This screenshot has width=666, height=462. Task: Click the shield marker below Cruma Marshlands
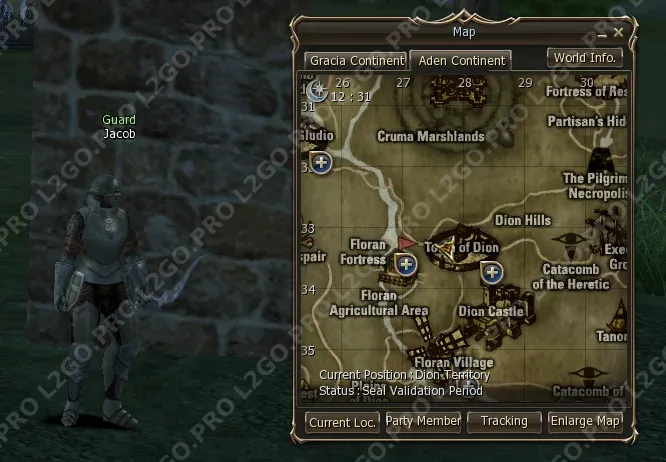[x=321, y=162]
